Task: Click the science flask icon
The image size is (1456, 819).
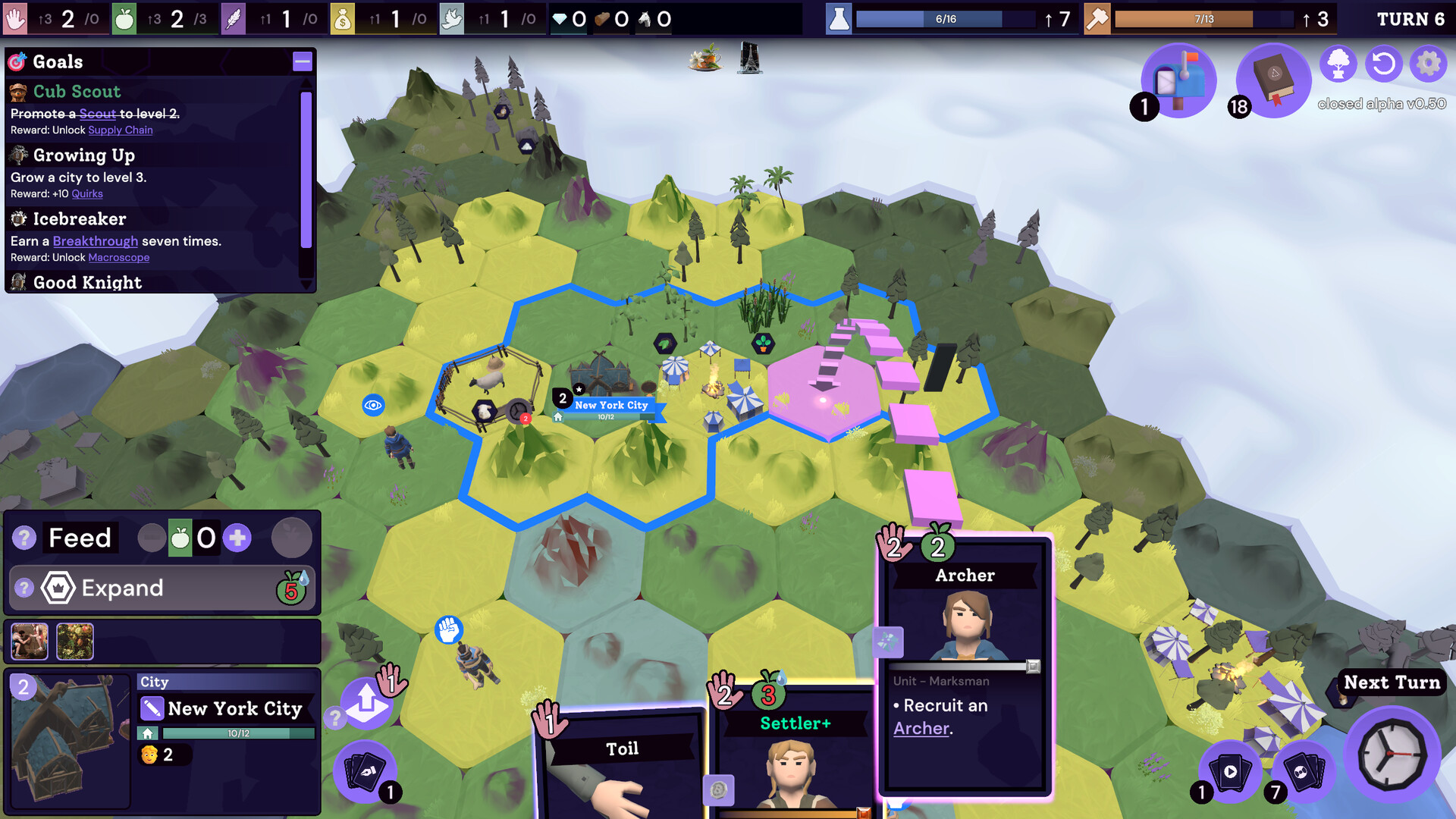Action: tap(837, 19)
